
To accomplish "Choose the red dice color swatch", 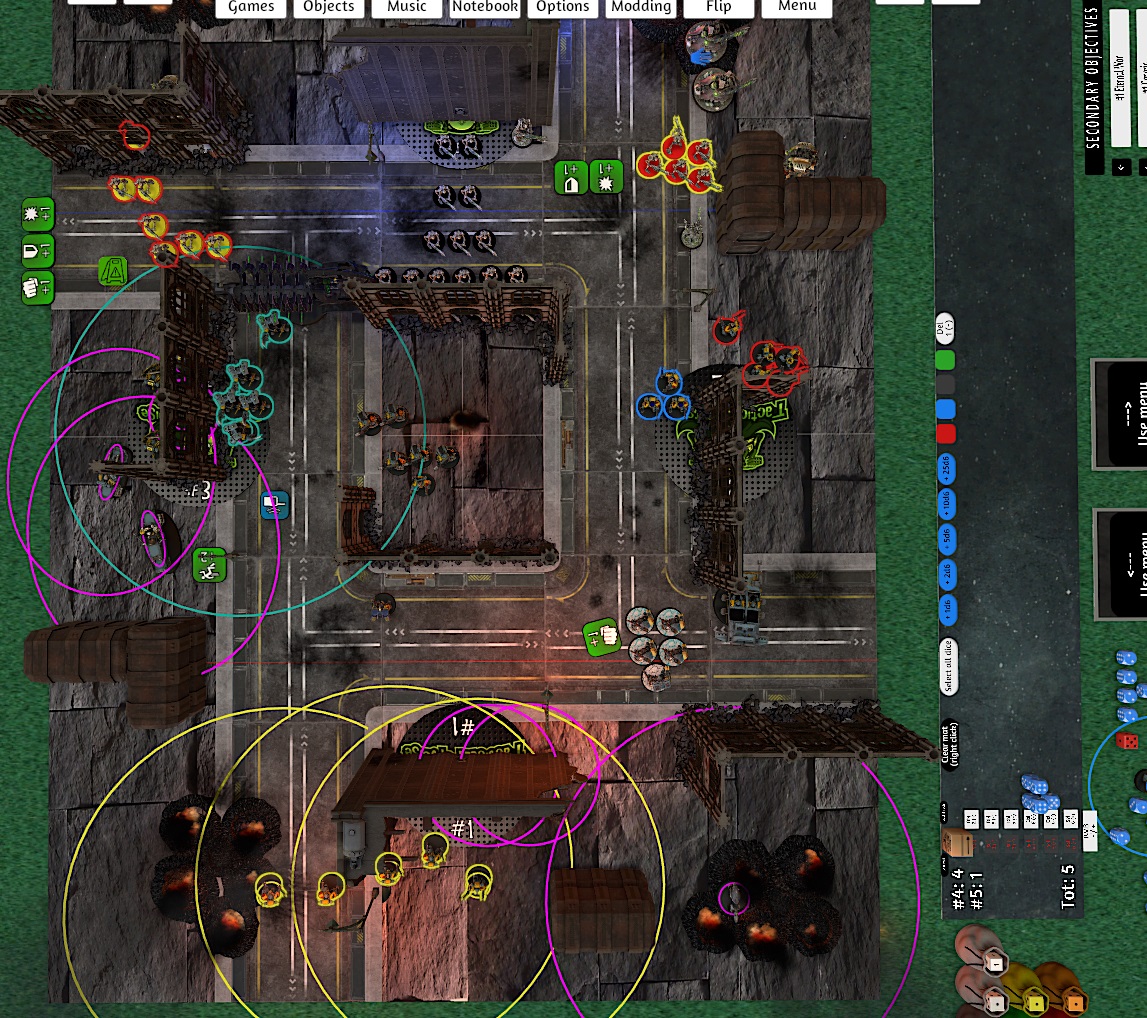I will 945,434.
